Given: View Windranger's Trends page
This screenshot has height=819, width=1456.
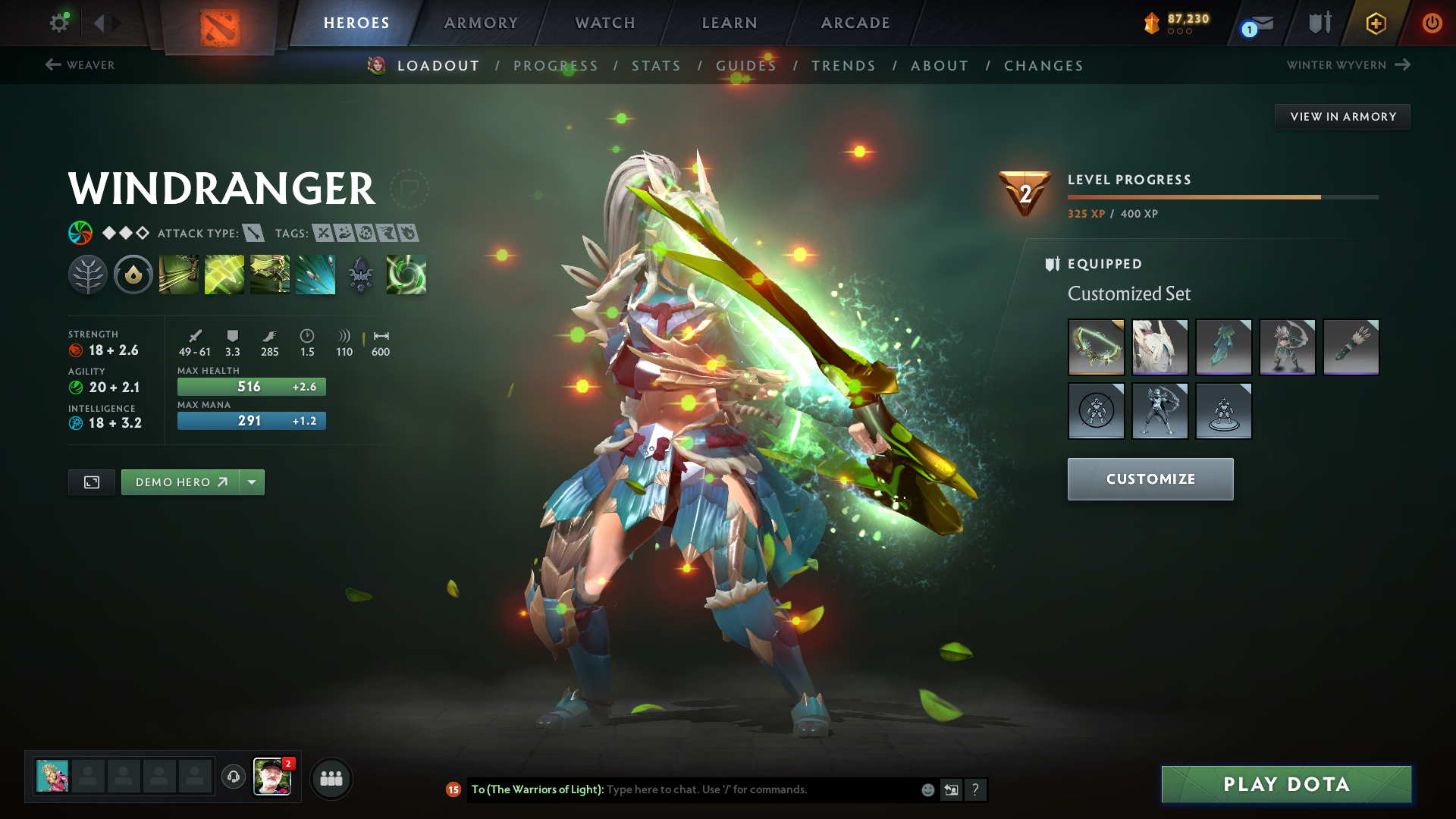Looking at the screenshot, I should point(843,66).
